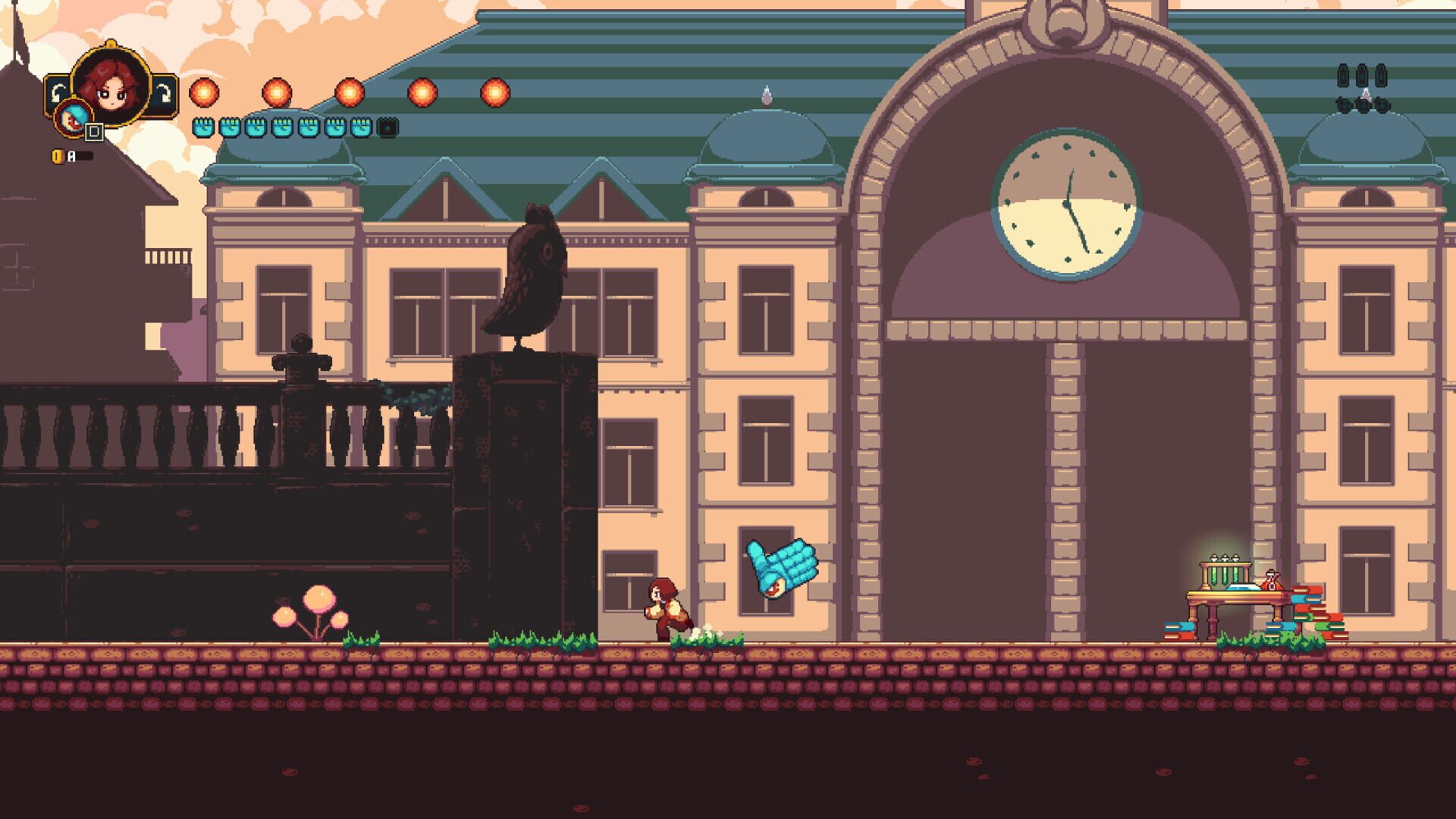
Task: Click a dark potion flask icon top right
Action: coord(1343,76)
